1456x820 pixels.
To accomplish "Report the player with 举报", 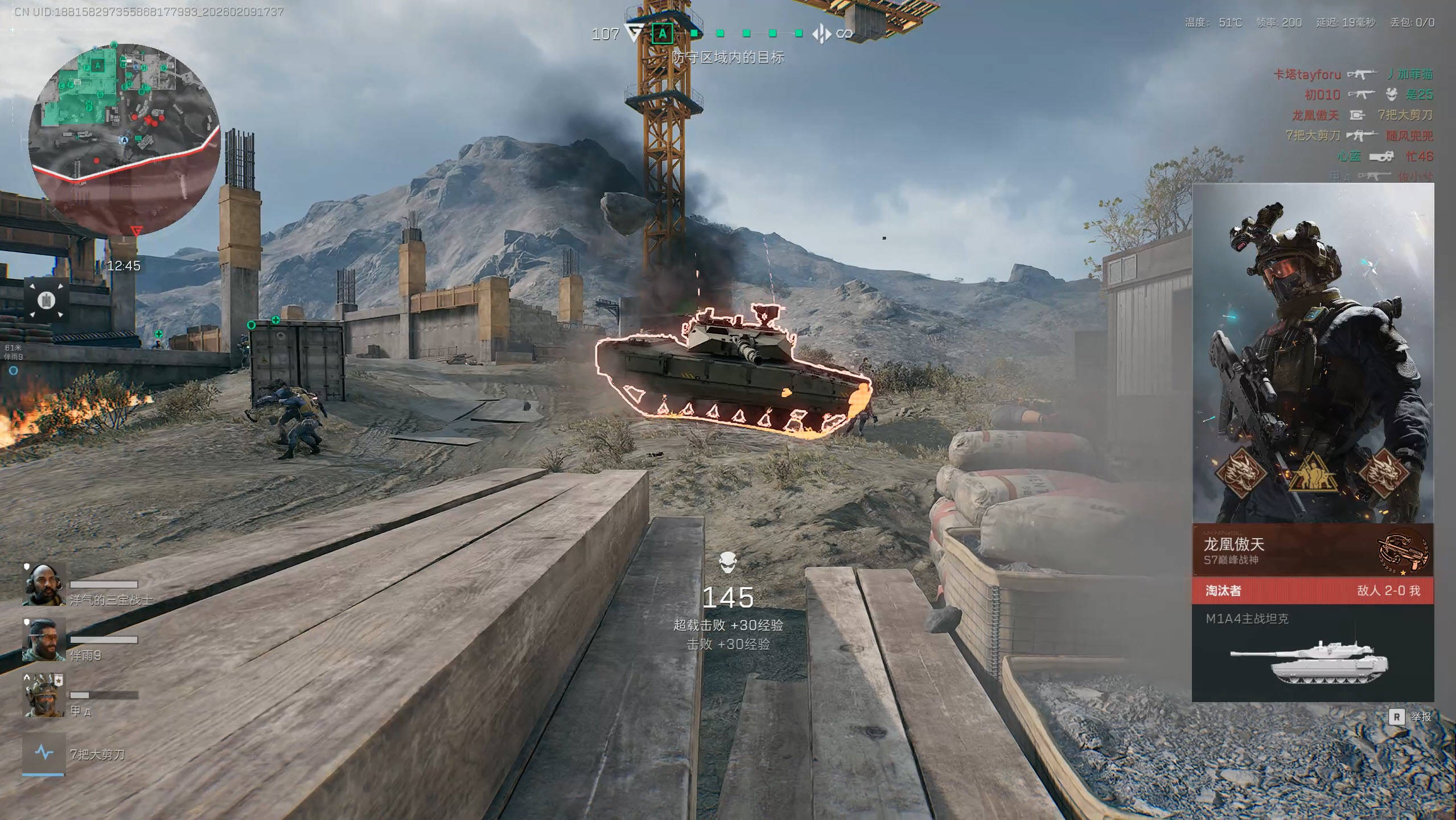I will pos(1412,716).
